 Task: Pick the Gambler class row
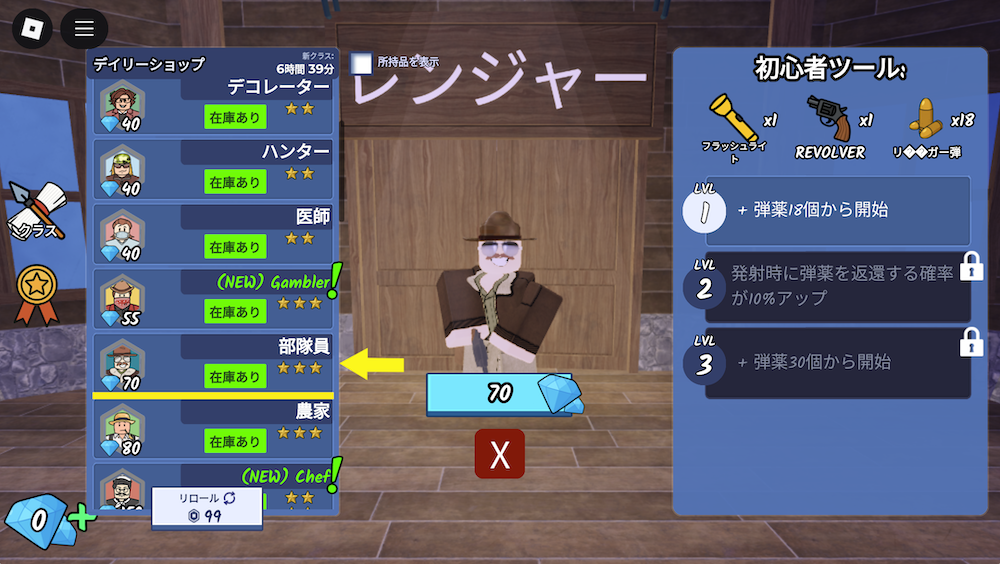[215, 297]
